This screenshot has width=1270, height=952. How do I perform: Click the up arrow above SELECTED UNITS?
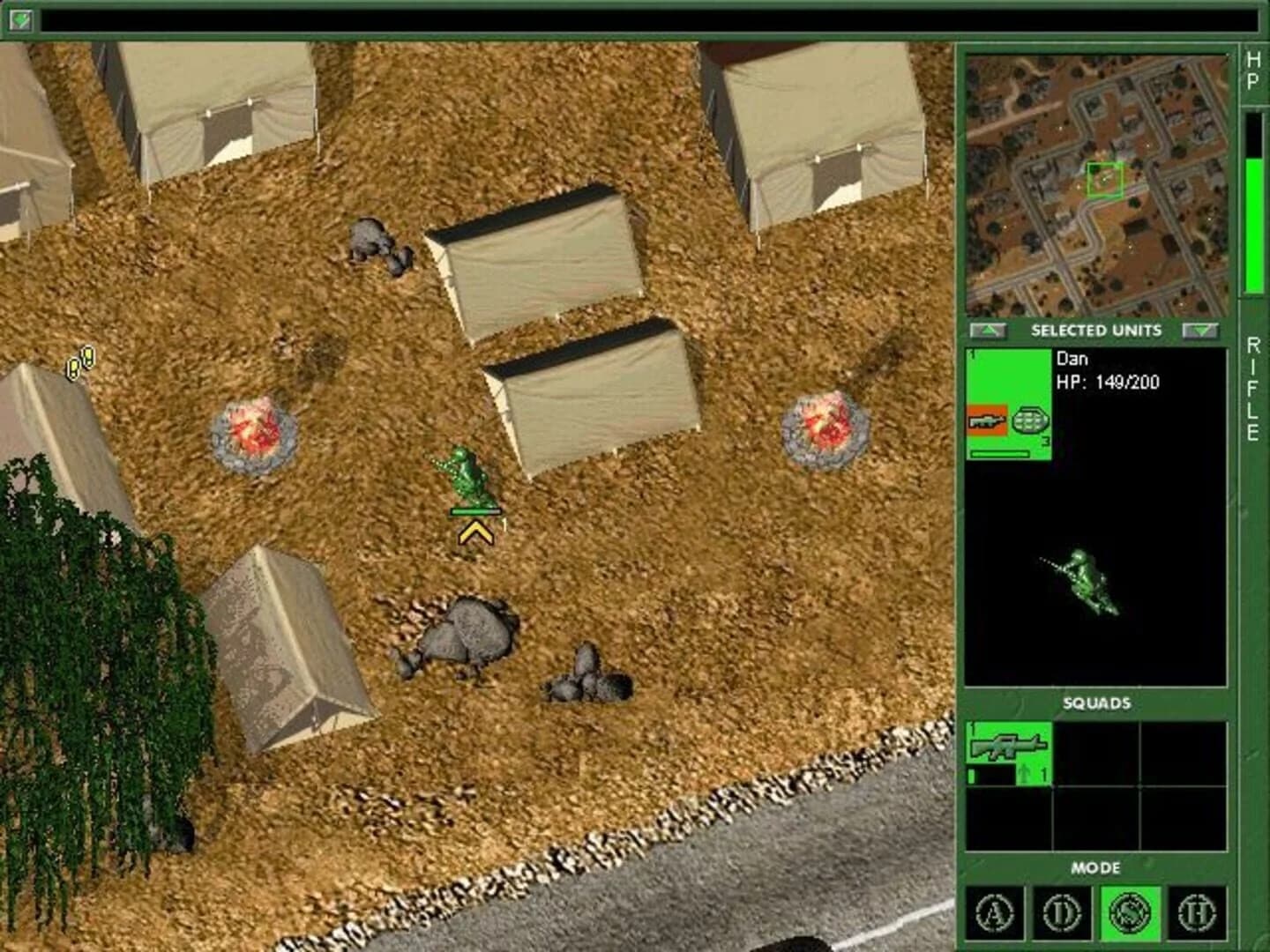pos(988,331)
